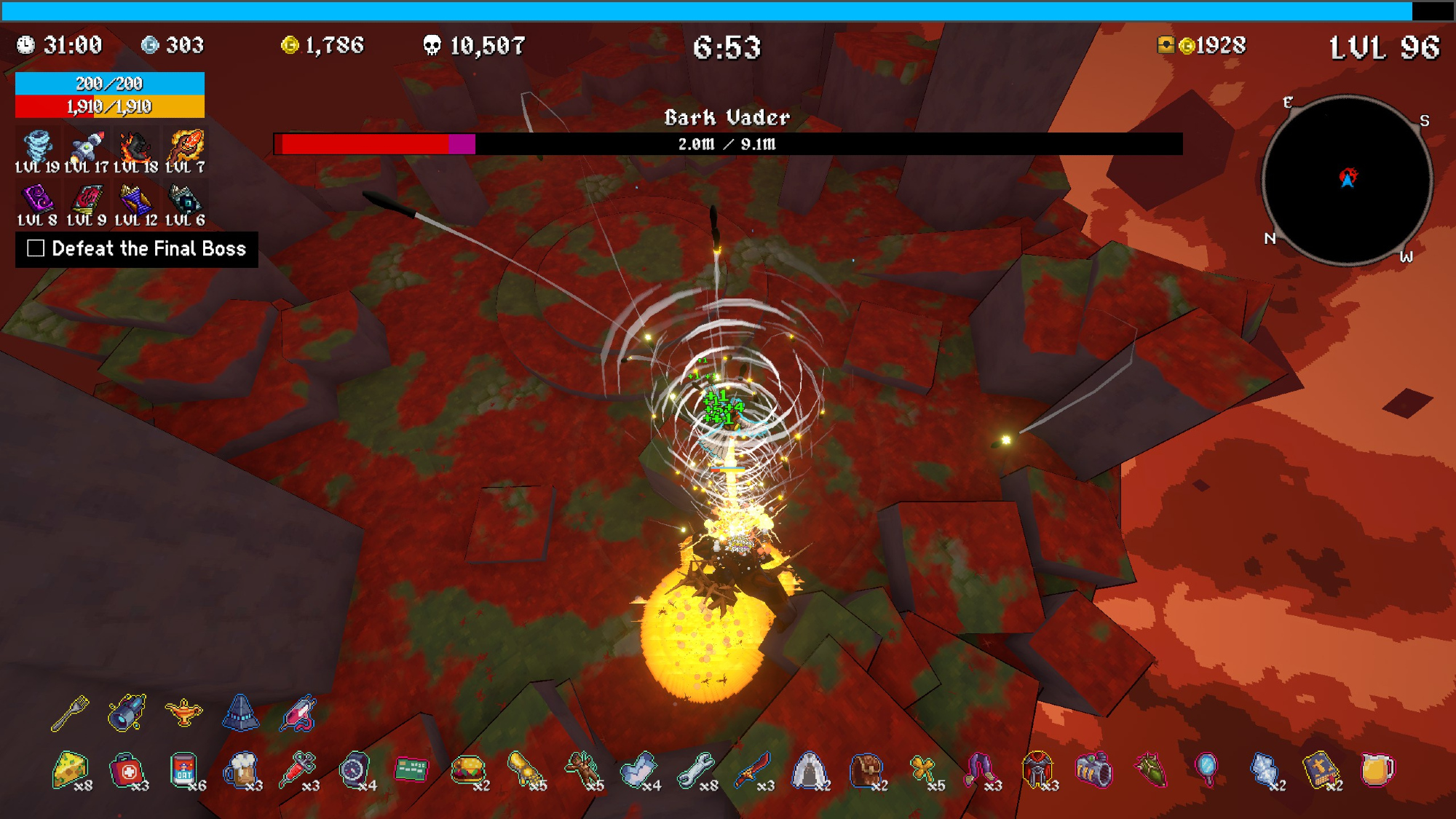Choose the red first aid kit item

point(127,770)
